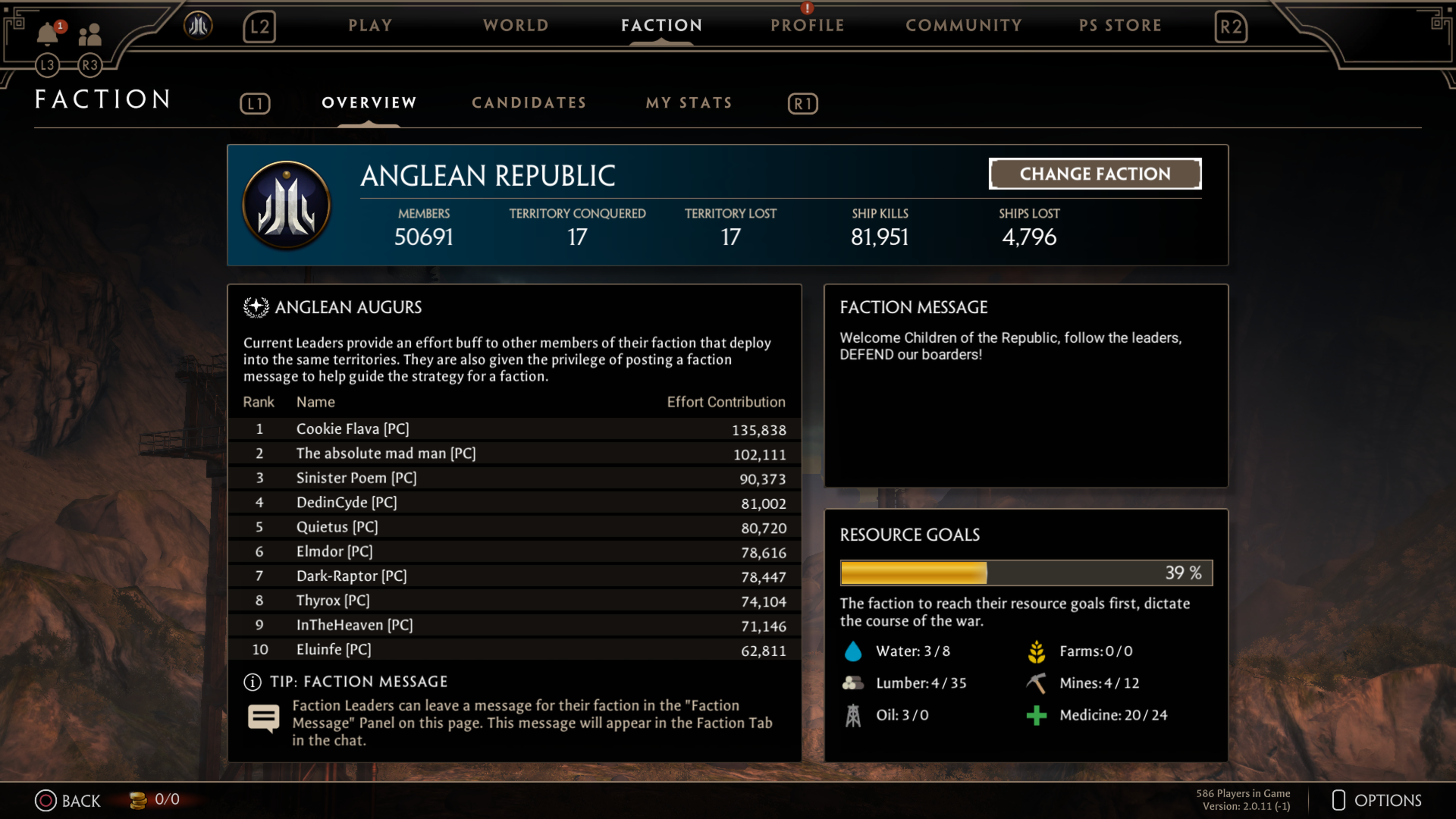Navigate to the PROFILE menu

(x=806, y=25)
